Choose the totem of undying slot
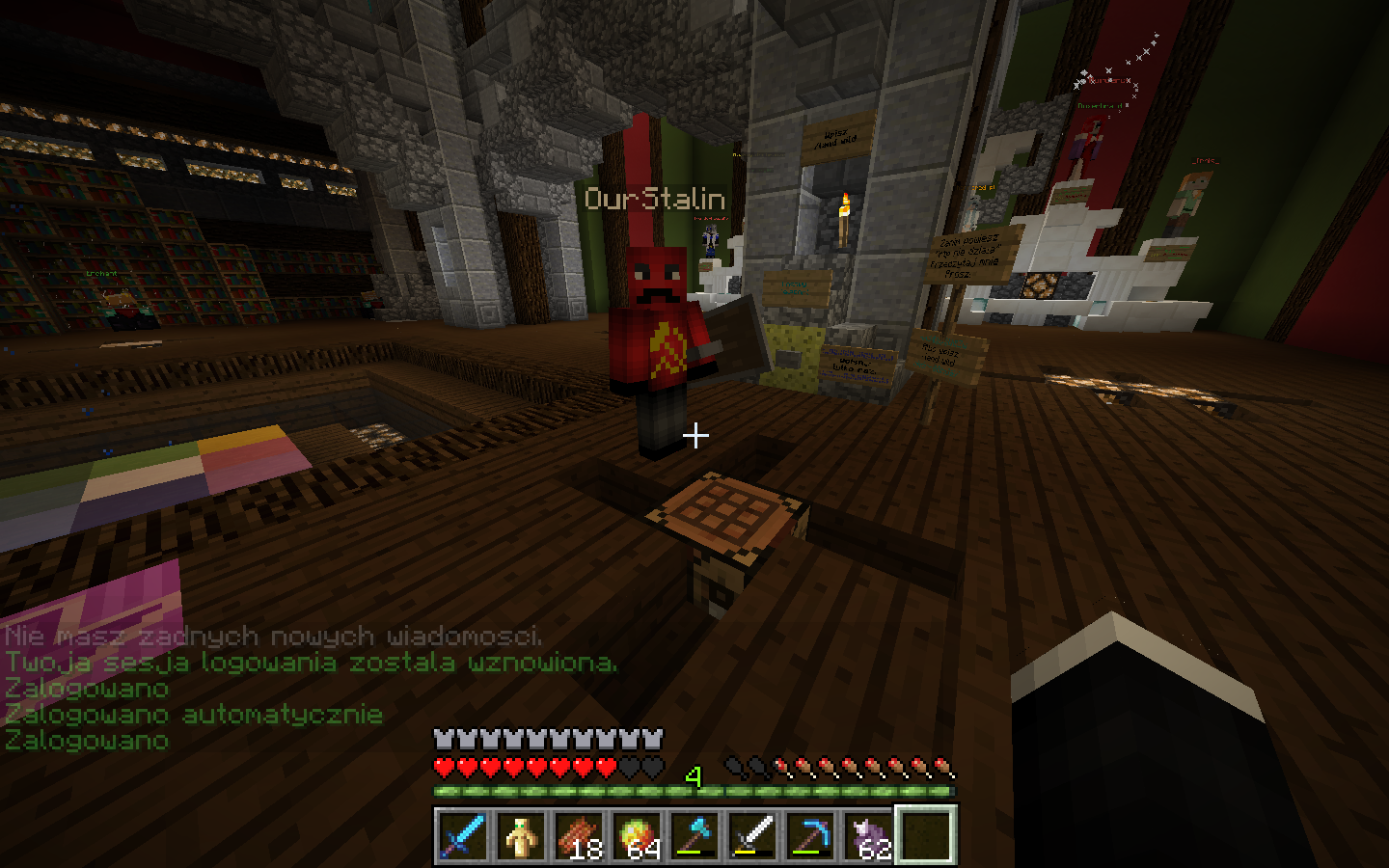The width and height of the screenshot is (1389, 868). 521,835
